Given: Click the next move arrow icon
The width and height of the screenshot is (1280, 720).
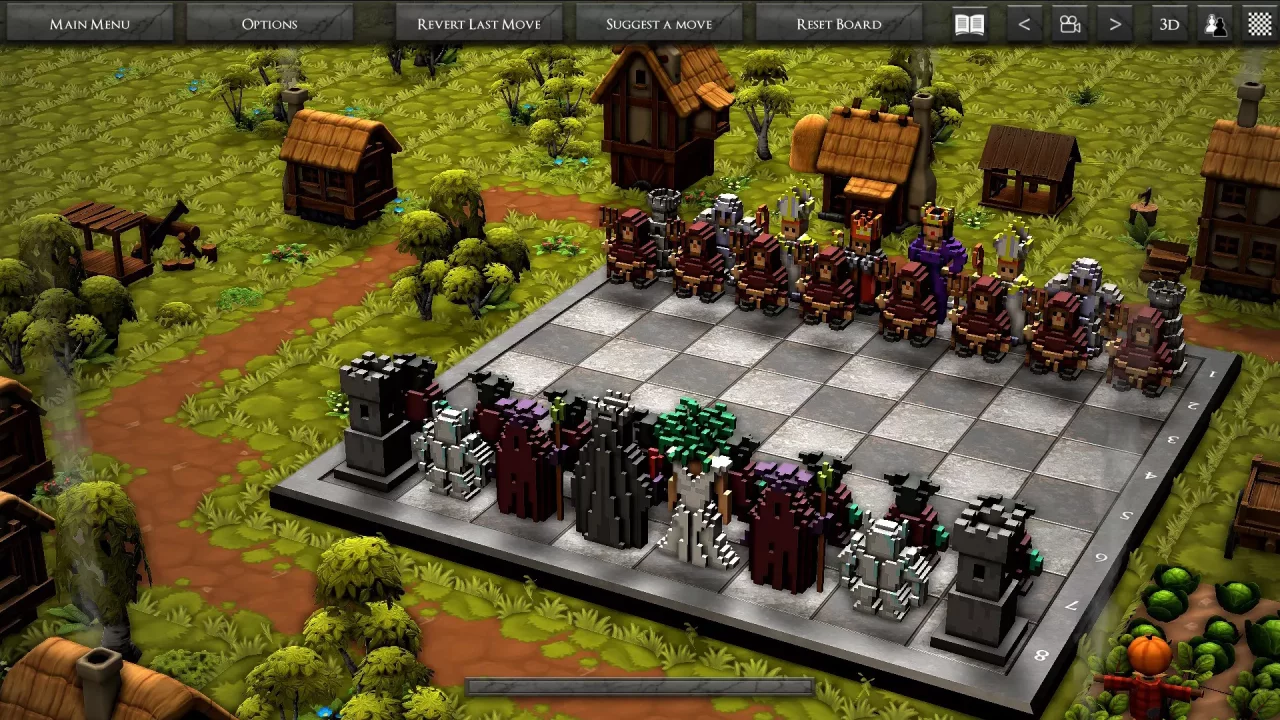Looking at the screenshot, I should point(1115,23).
